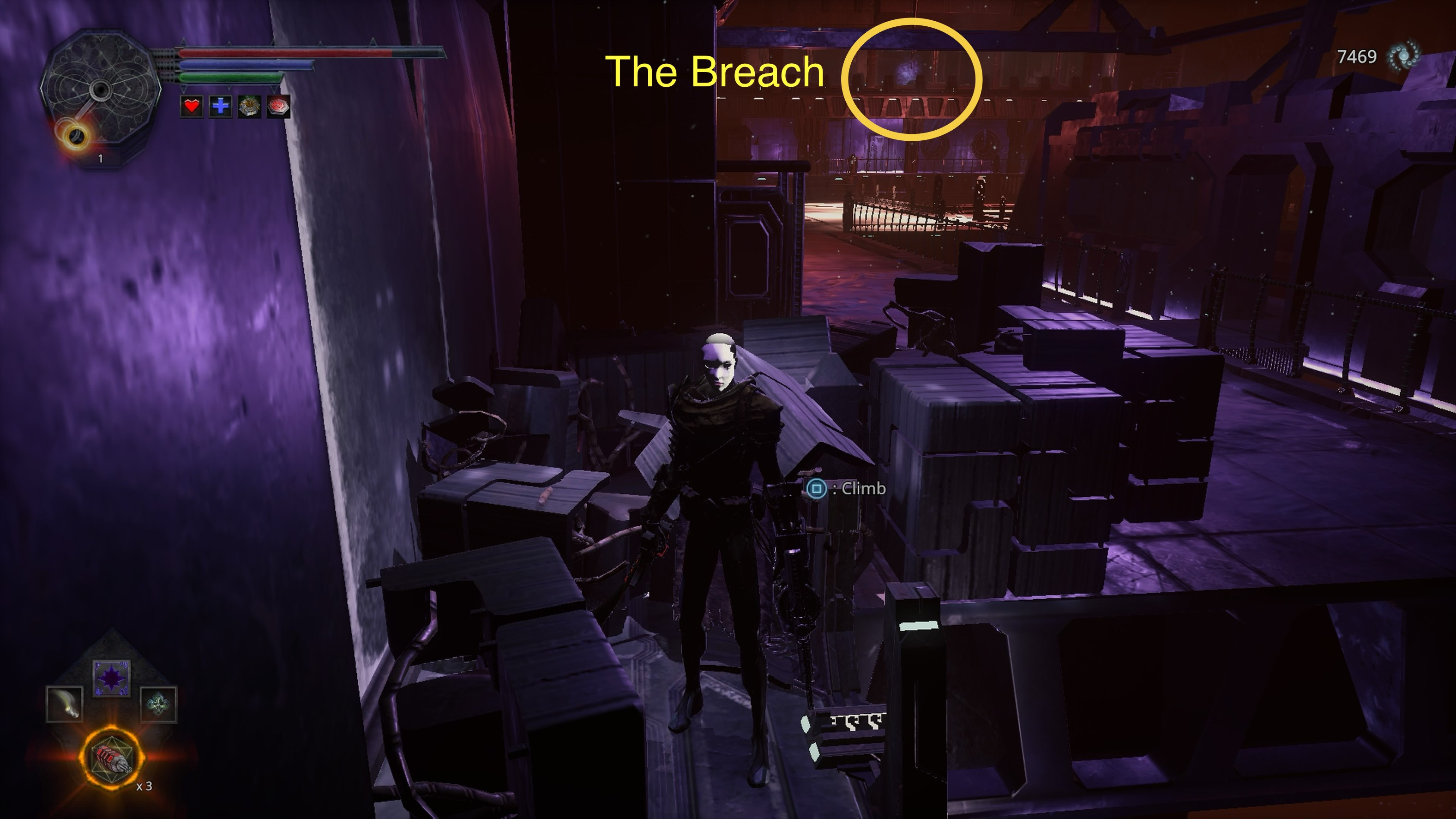This screenshot has width=1456, height=819.
Task: Click the red rose buff icon
Action: coord(277,106)
